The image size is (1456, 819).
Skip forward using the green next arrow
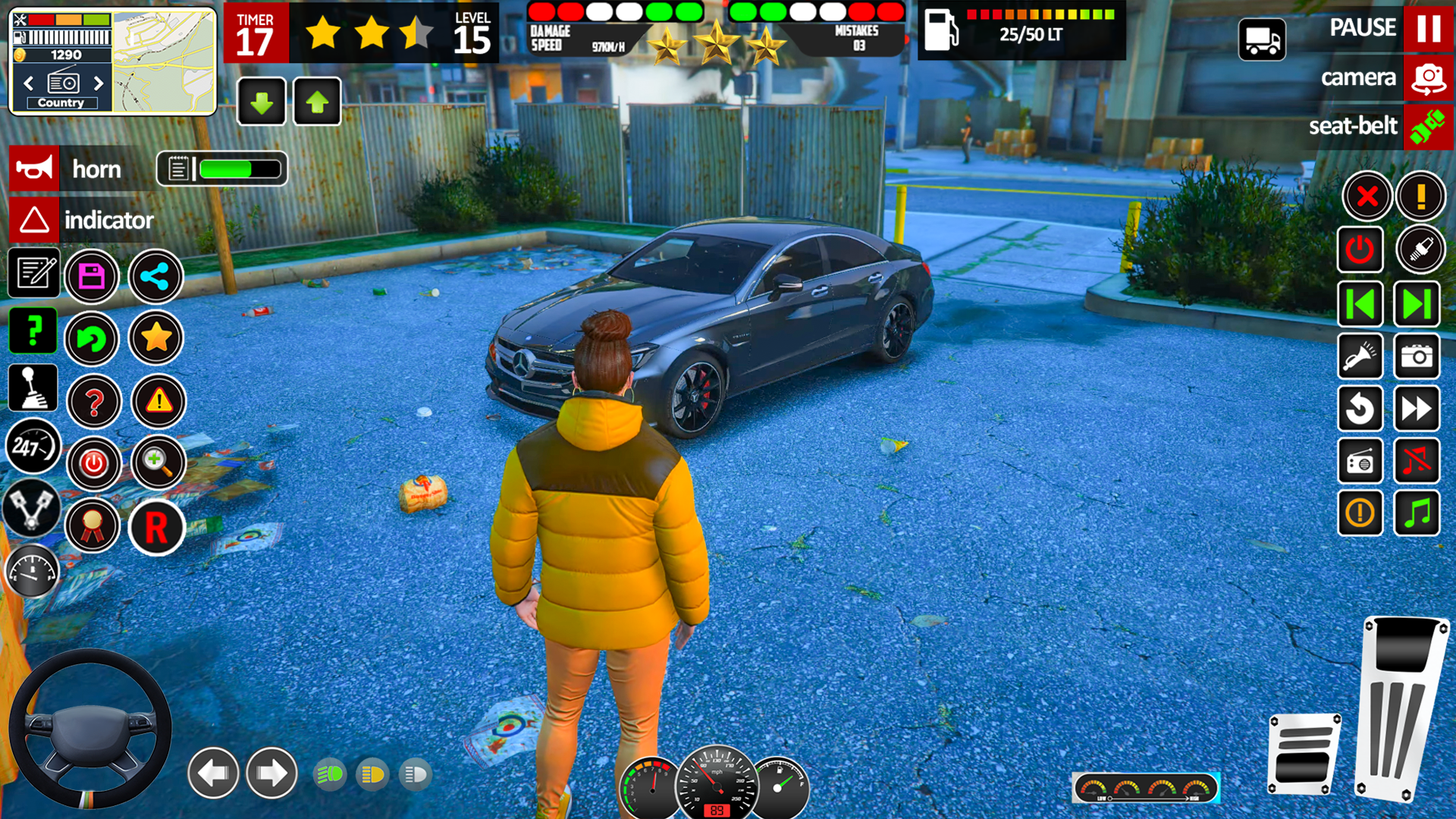(1417, 303)
